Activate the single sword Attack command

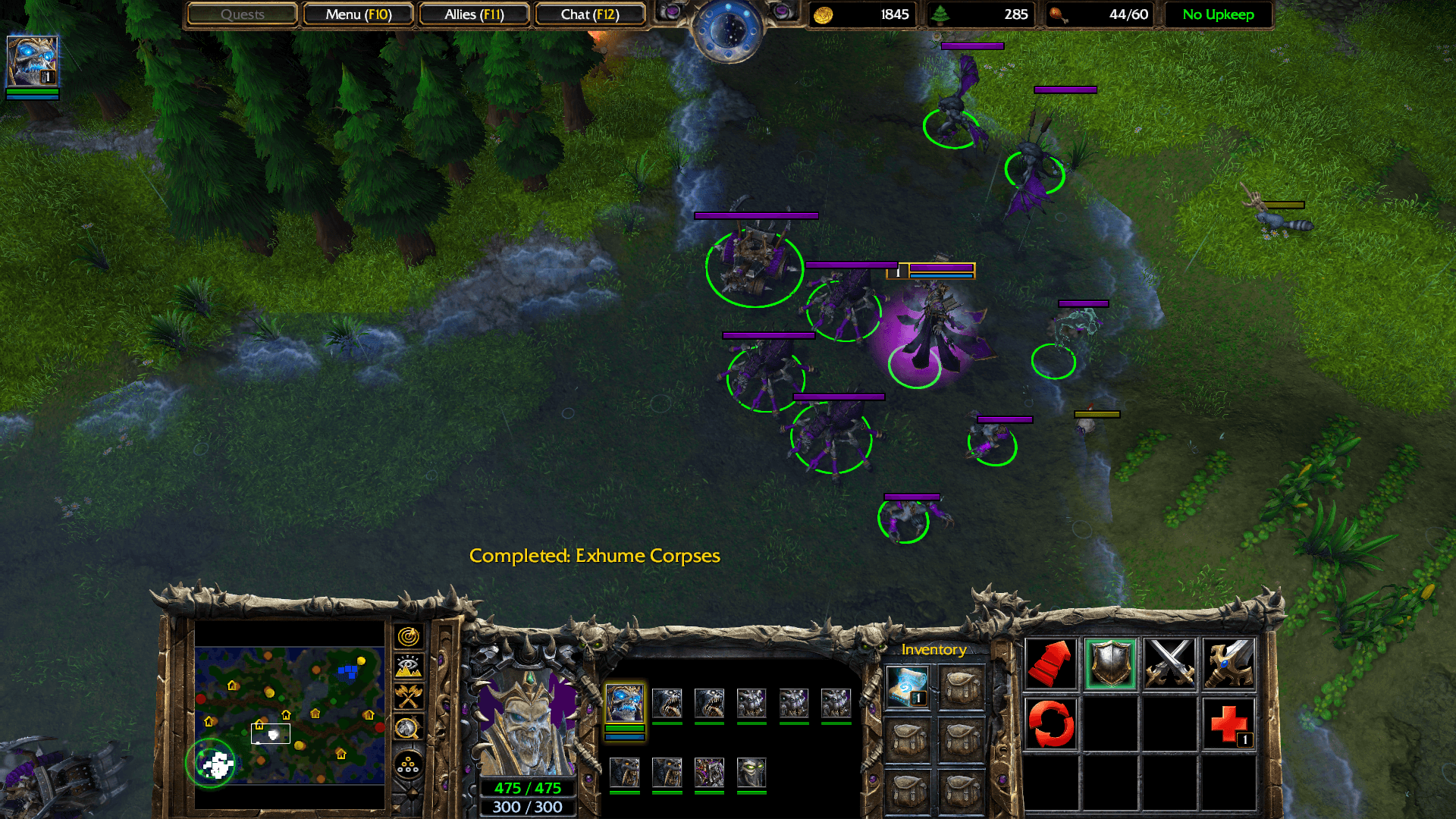[x=1228, y=664]
